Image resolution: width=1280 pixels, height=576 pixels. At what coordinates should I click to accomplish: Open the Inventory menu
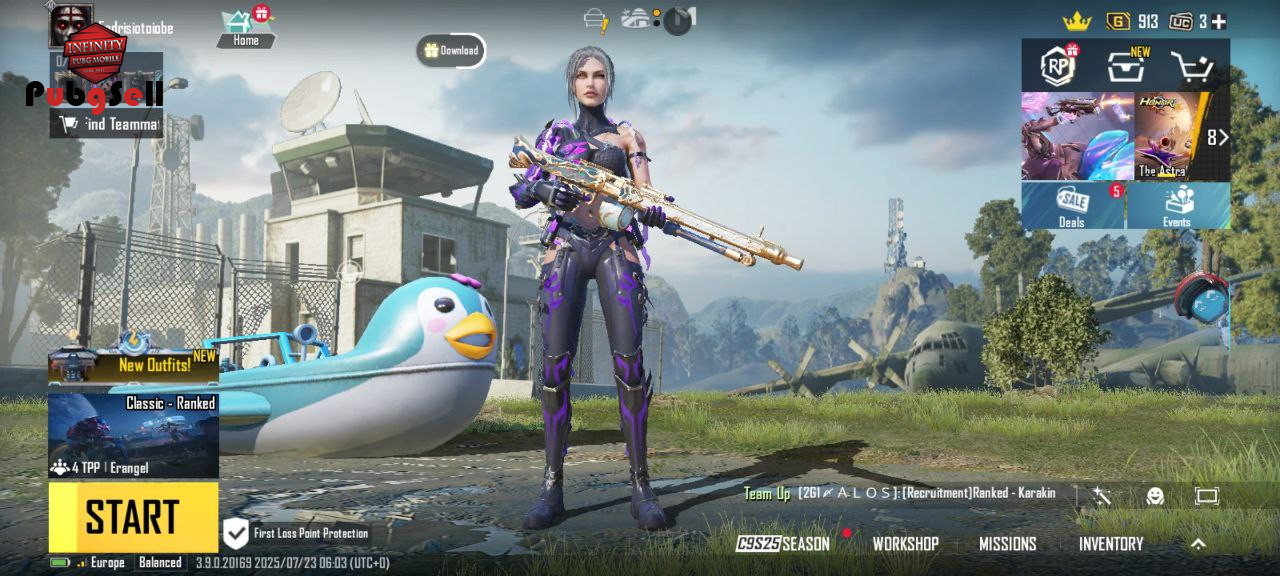coord(1110,544)
